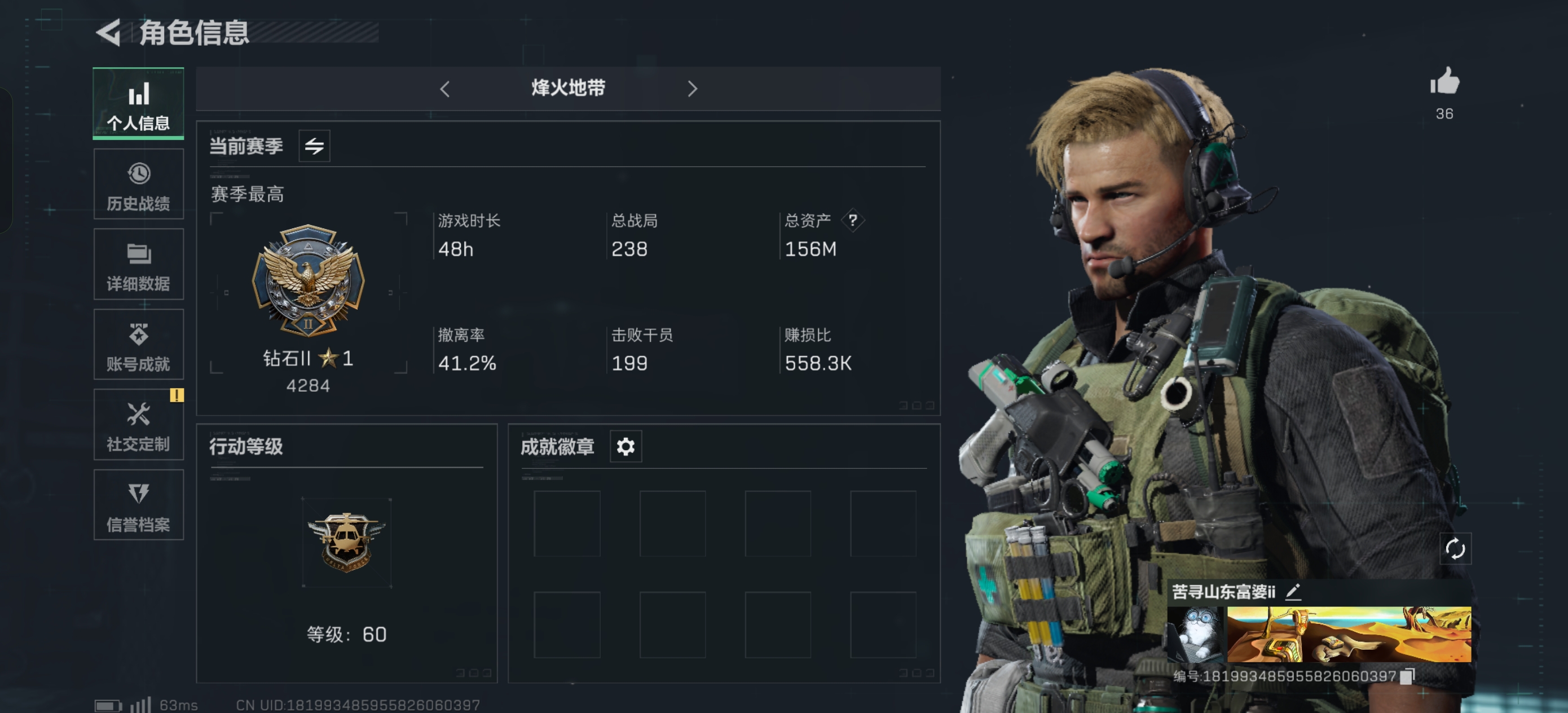Click the helicopter 行动等级 emblem

pos(346,542)
